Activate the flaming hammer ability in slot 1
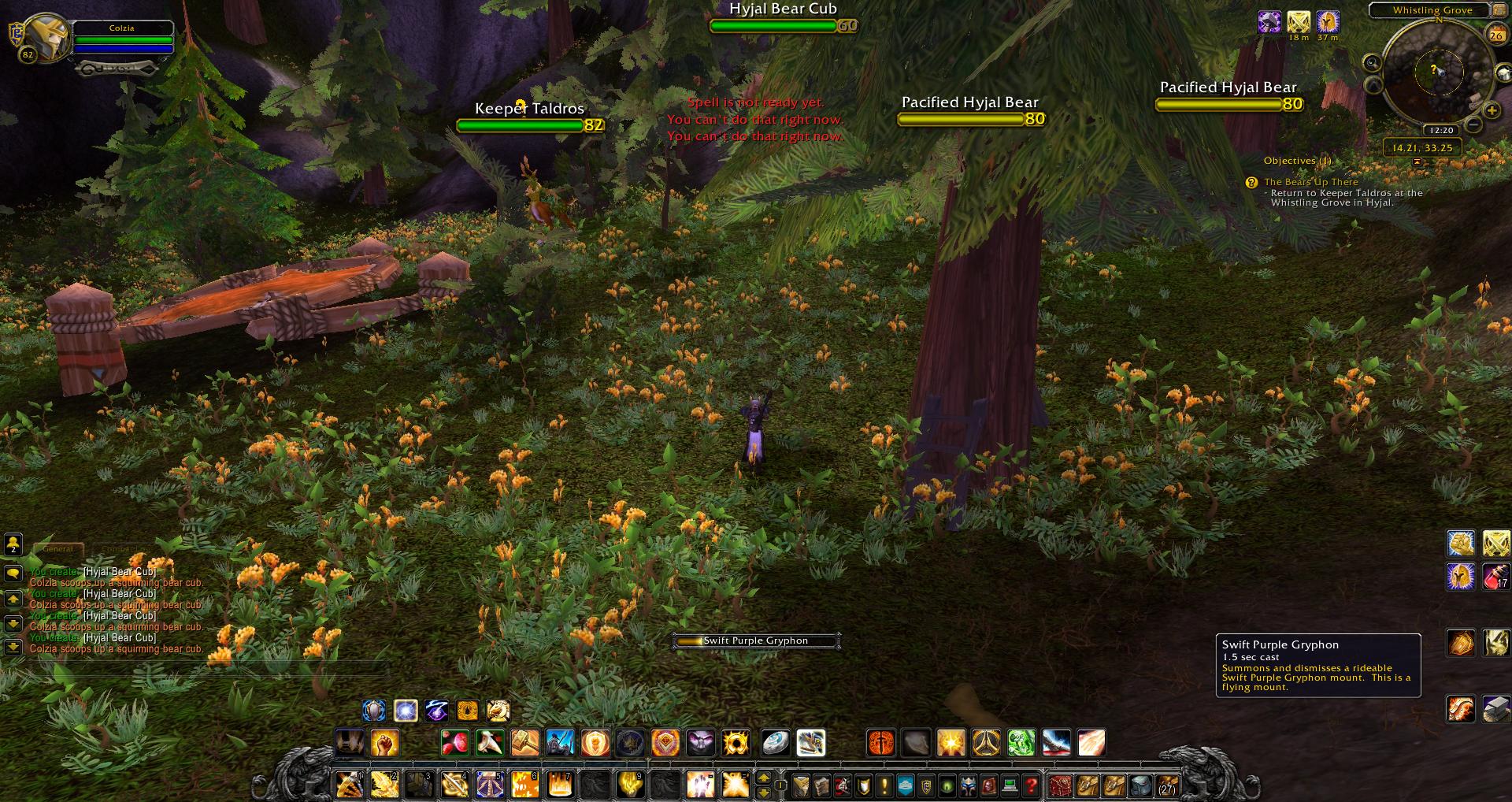Viewport: 1512px width, 802px height. 348,785
